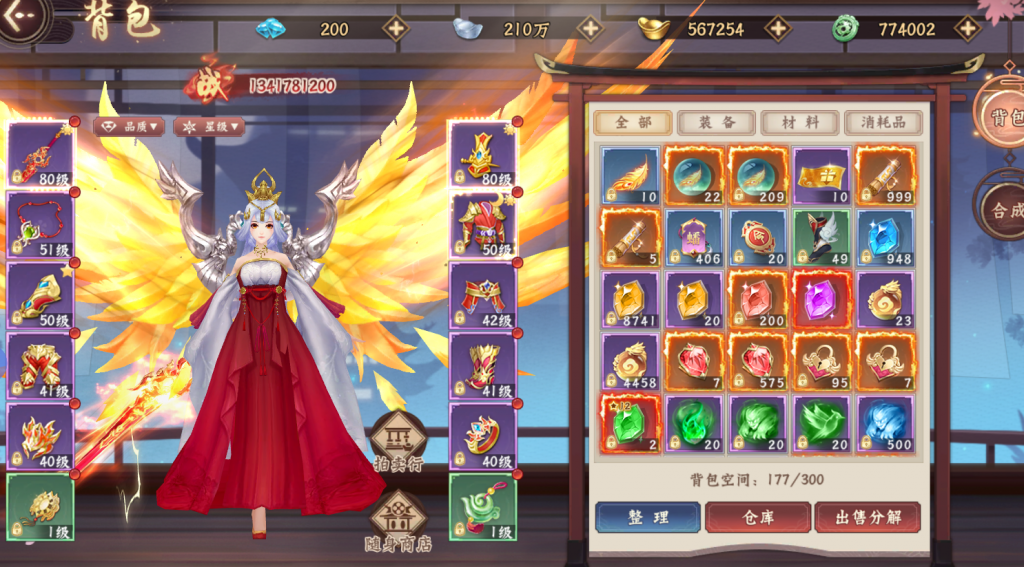
Task: Open the 消耗品 consumables tab
Action: (x=883, y=122)
